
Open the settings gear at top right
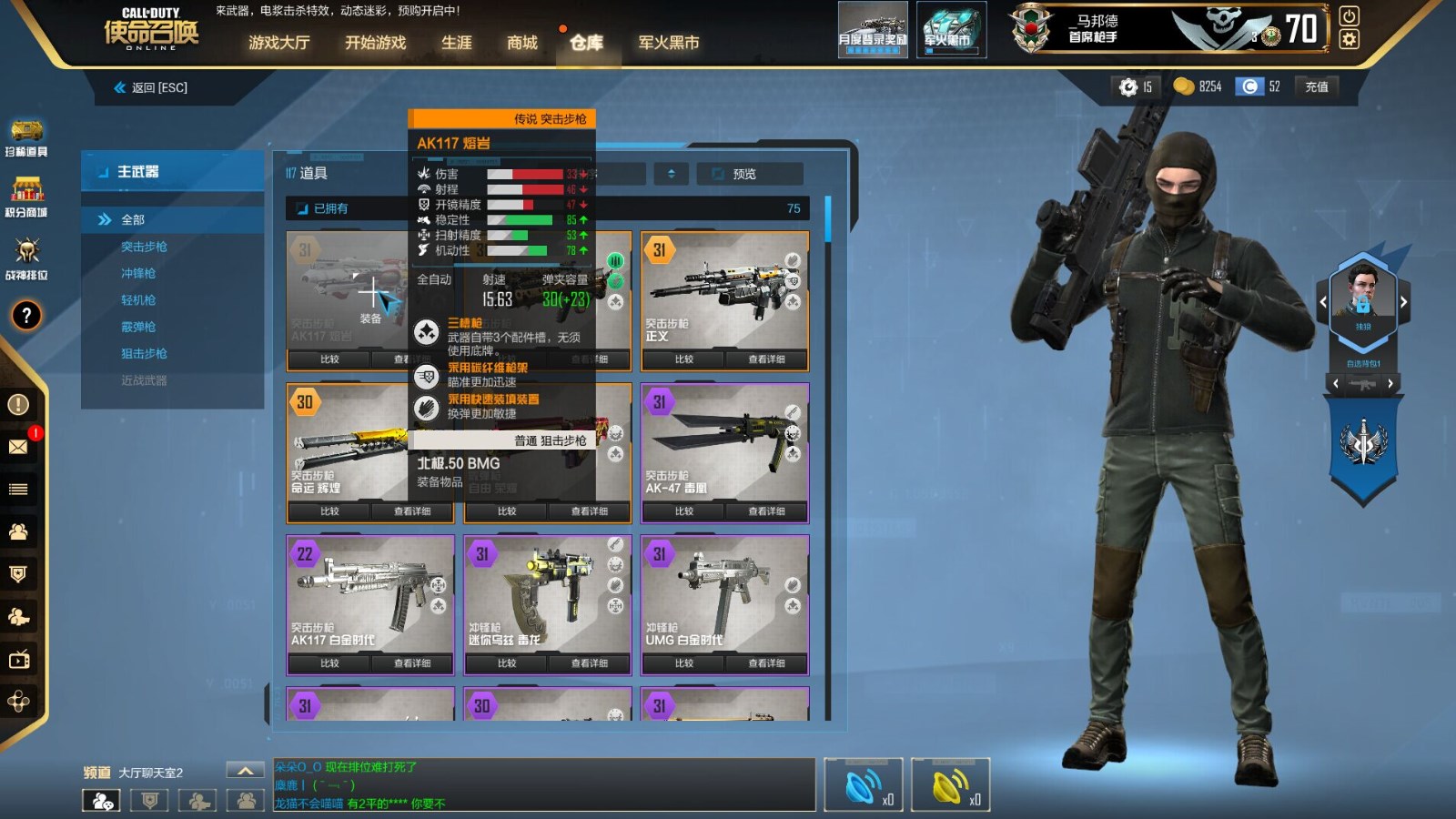click(x=1349, y=37)
